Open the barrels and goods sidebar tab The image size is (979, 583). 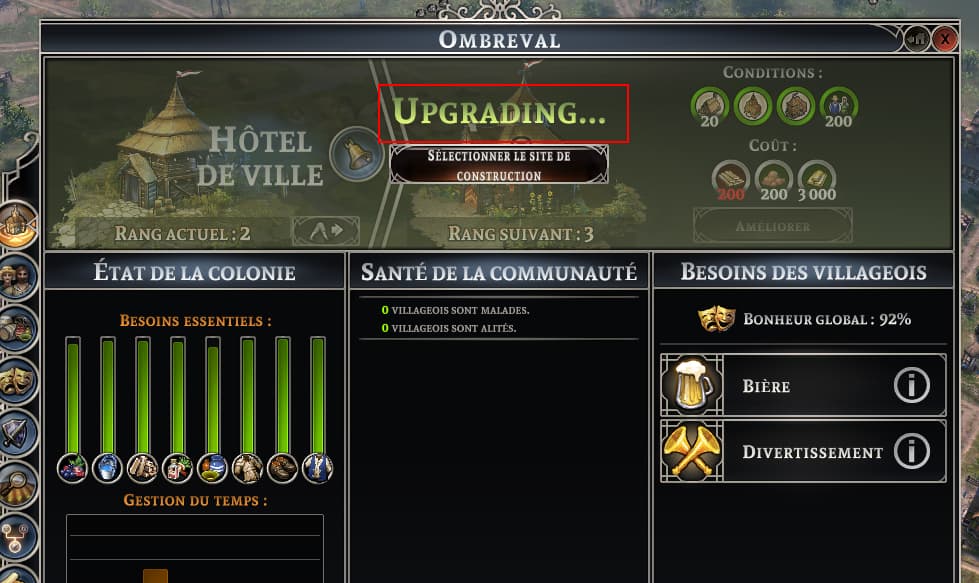pos(17,328)
